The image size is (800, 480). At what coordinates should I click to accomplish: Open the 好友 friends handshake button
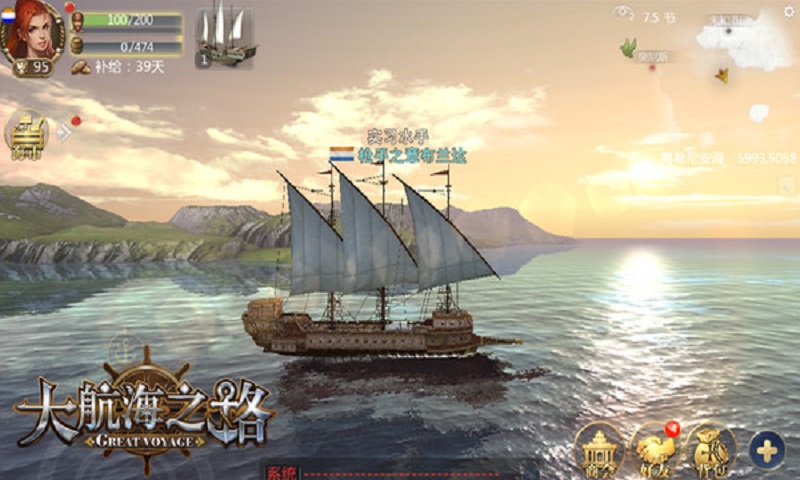656,450
